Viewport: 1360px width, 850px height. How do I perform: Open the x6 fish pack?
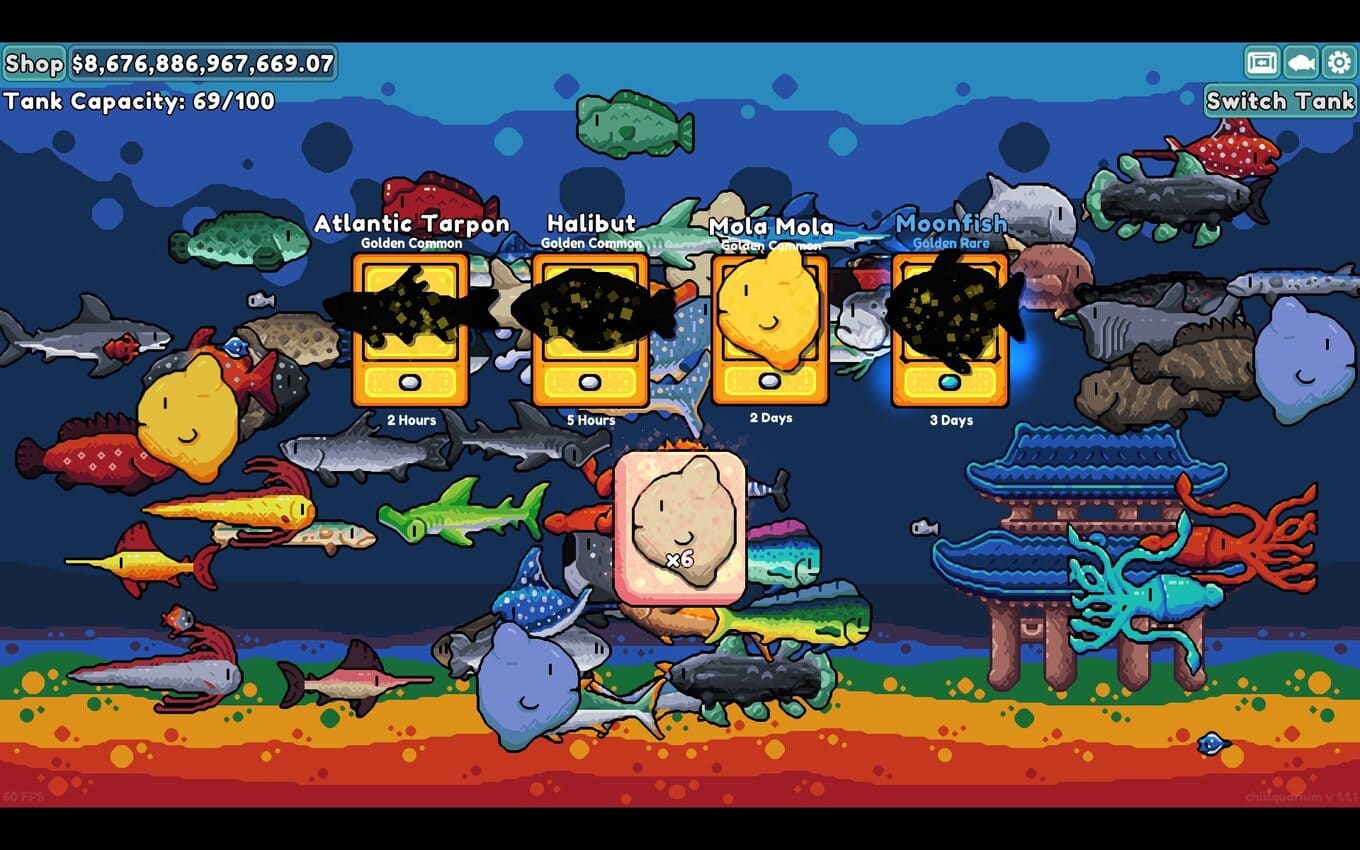pos(680,528)
